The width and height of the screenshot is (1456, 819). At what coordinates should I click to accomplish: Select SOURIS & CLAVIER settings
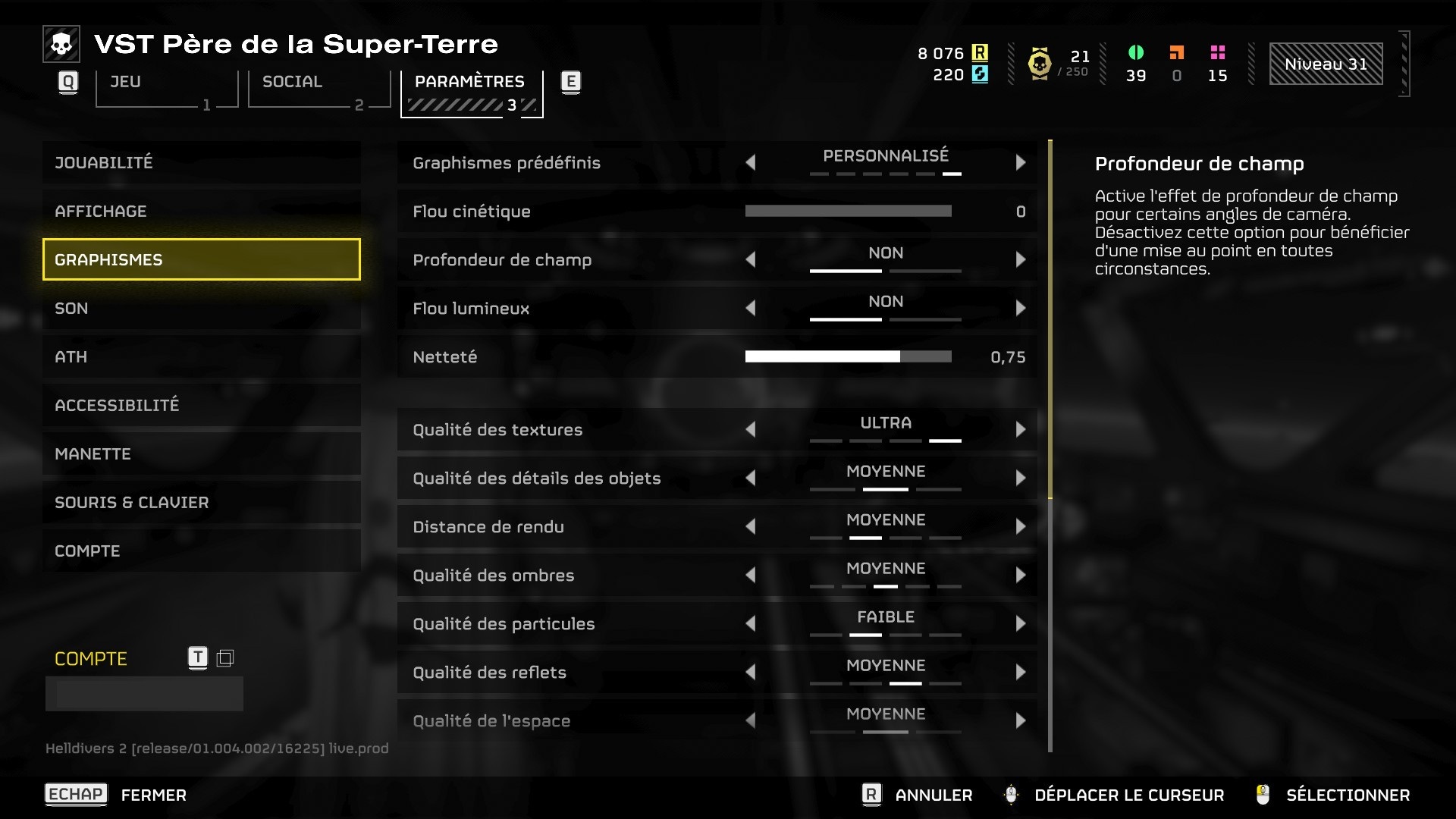tap(201, 502)
